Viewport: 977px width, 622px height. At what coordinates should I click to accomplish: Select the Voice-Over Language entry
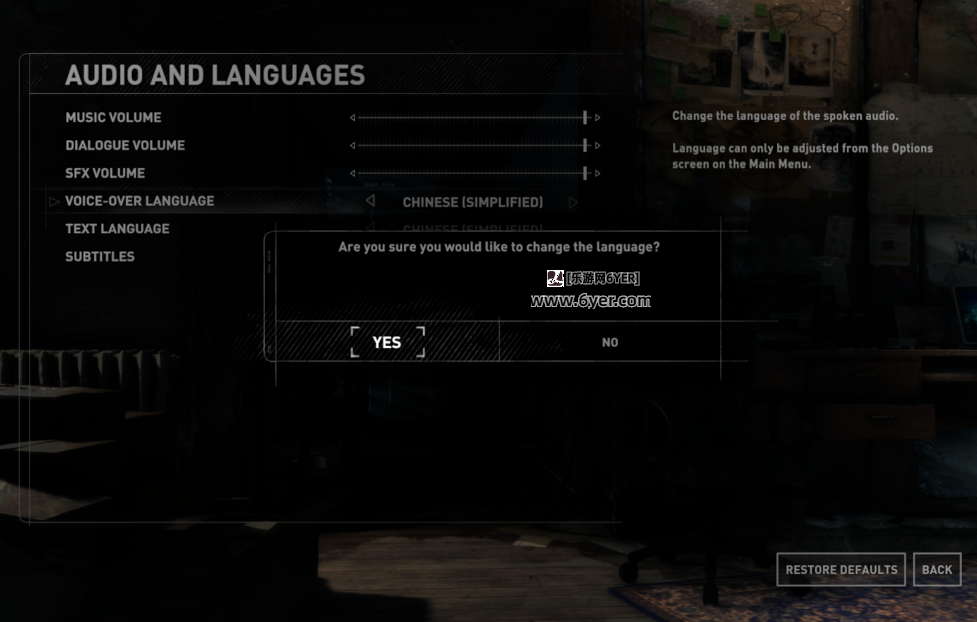(139, 201)
